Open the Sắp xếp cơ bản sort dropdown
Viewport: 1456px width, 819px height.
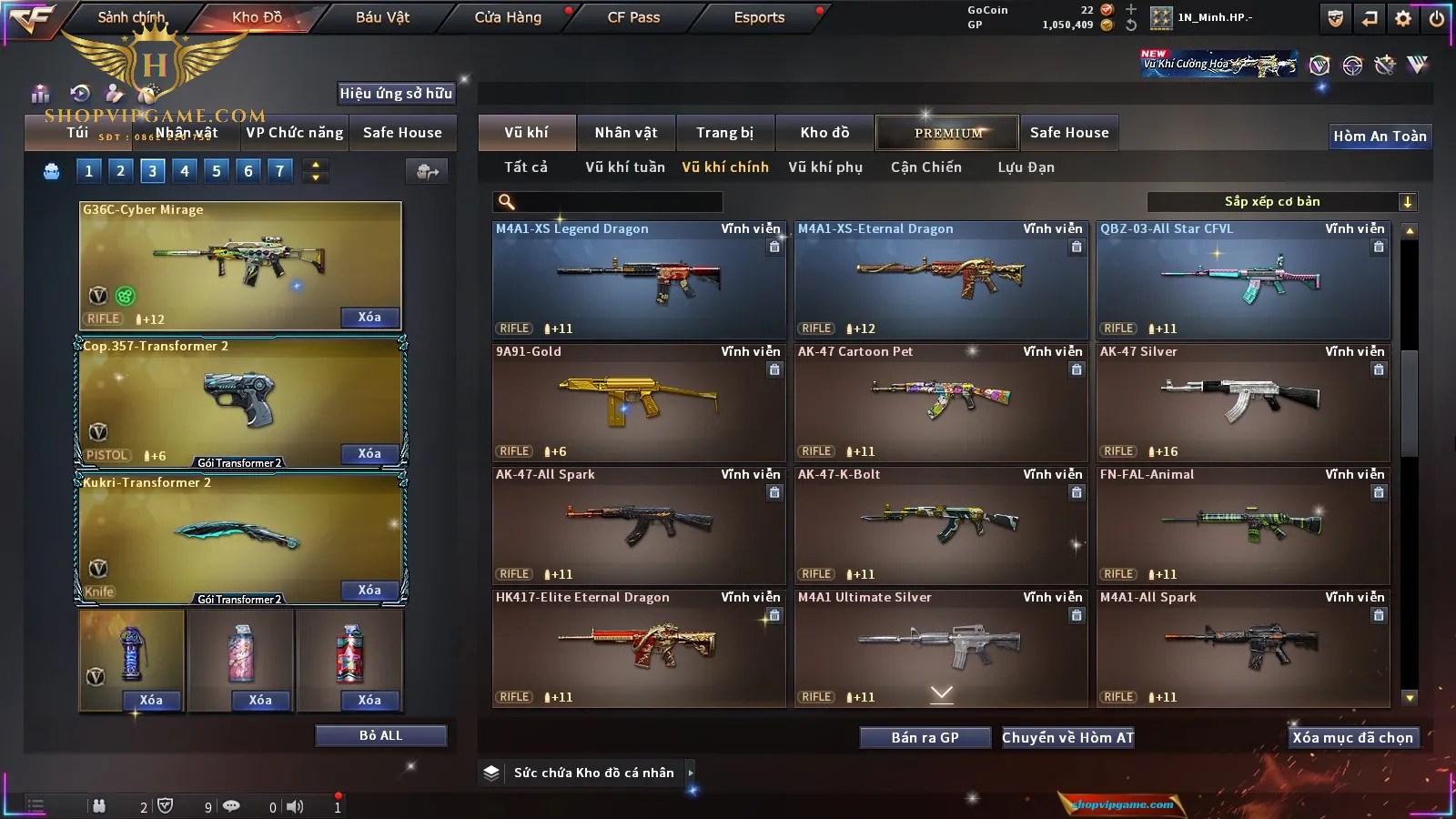pos(1281,202)
